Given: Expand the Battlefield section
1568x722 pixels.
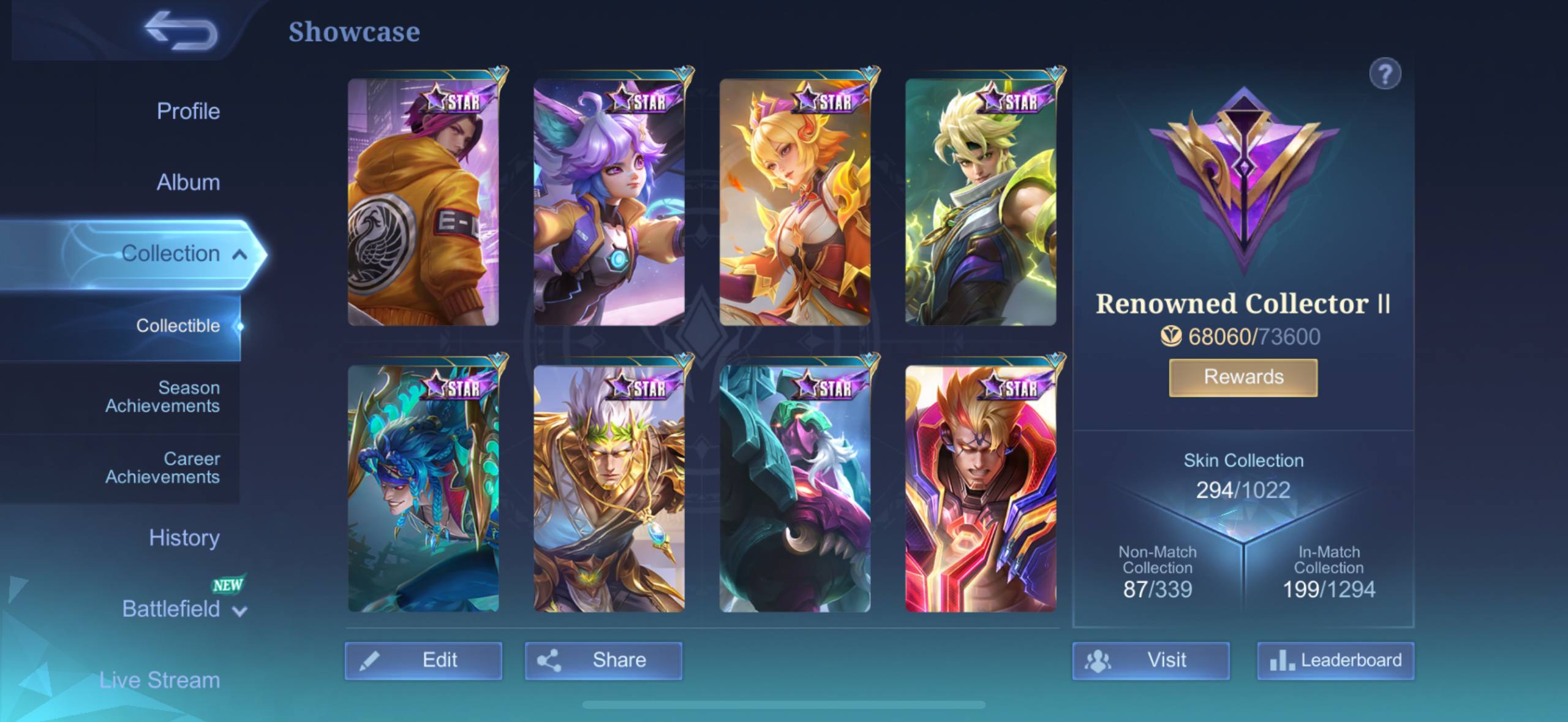Looking at the screenshot, I should coord(184,609).
